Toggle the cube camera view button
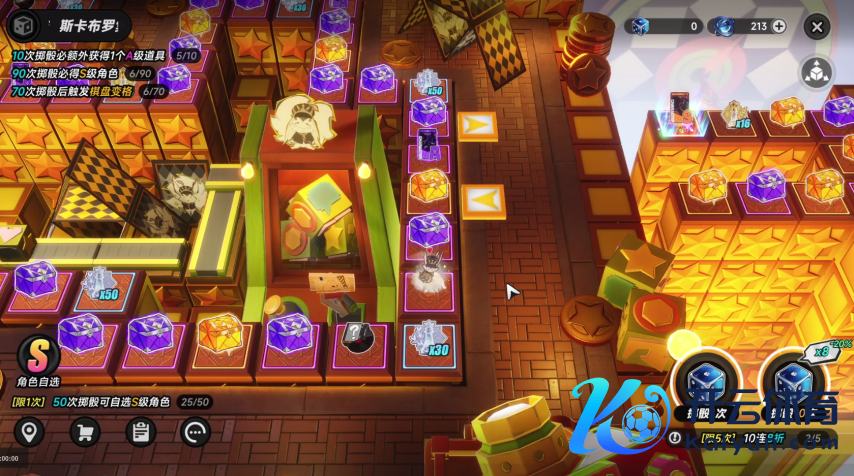 coord(817,71)
